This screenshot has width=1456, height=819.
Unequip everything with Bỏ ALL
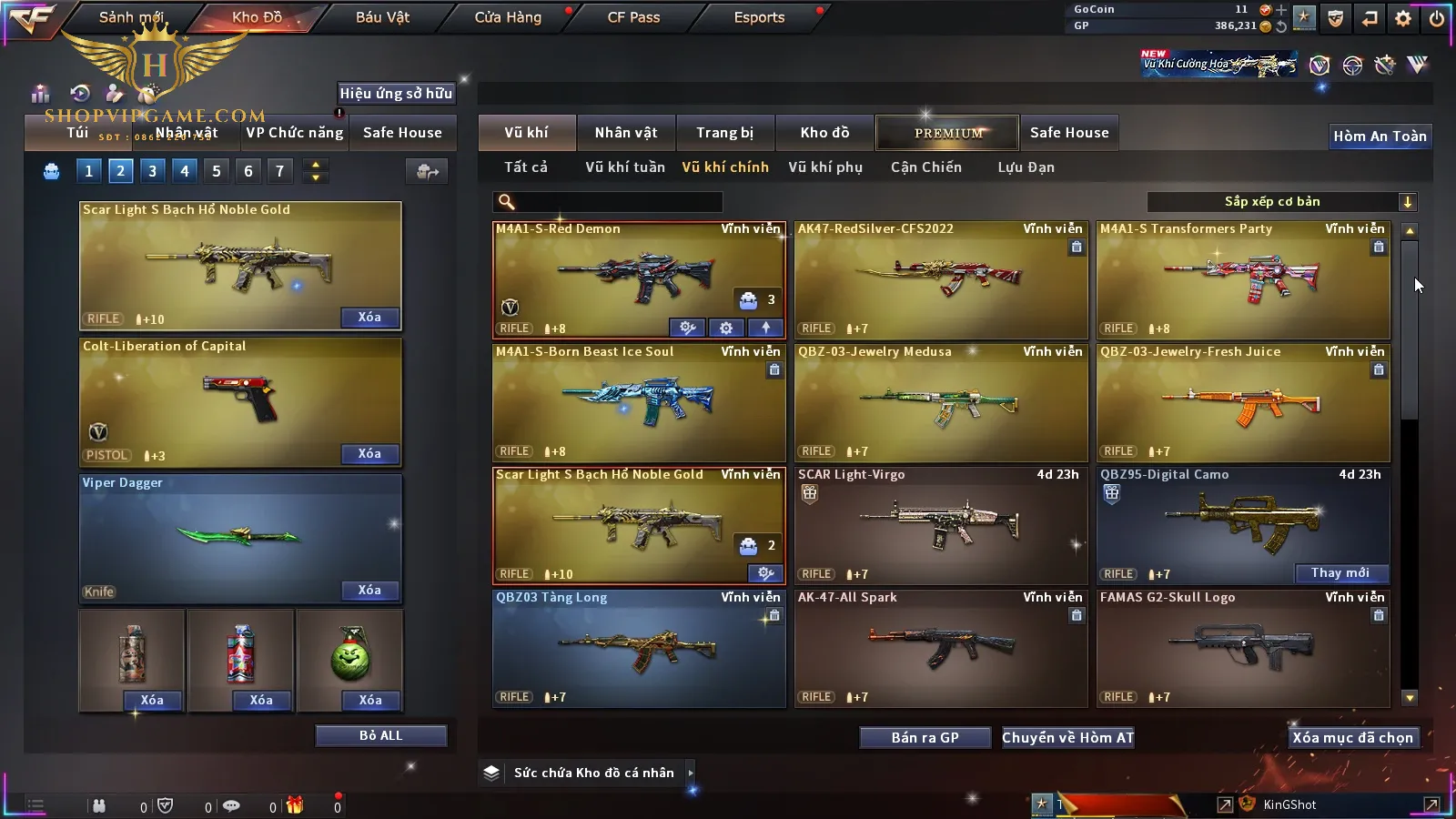click(380, 735)
